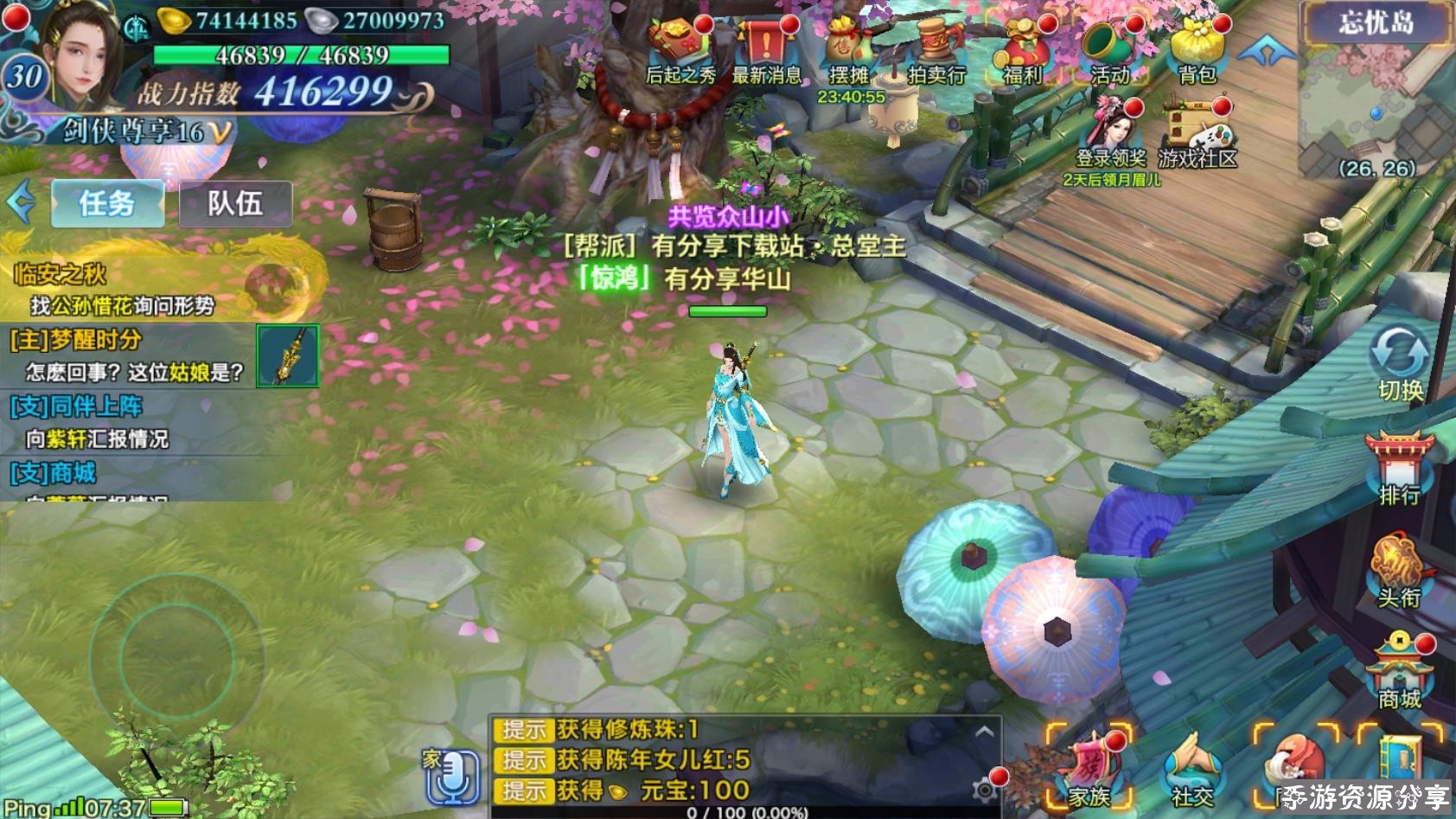The width and height of the screenshot is (1456, 819).
Task: Switch to the 队伍 team tab
Action: click(235, 204)
